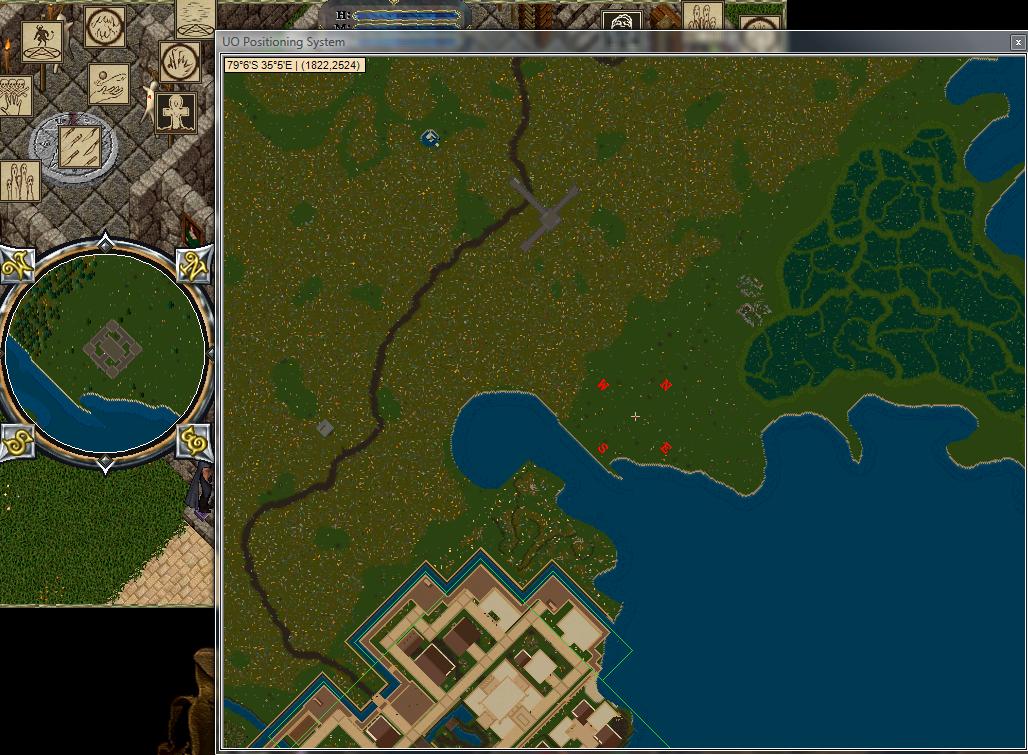This screenshot has width=1028, height=755.
Task: Click the coordinates label on the map
Action: point(293,65)
